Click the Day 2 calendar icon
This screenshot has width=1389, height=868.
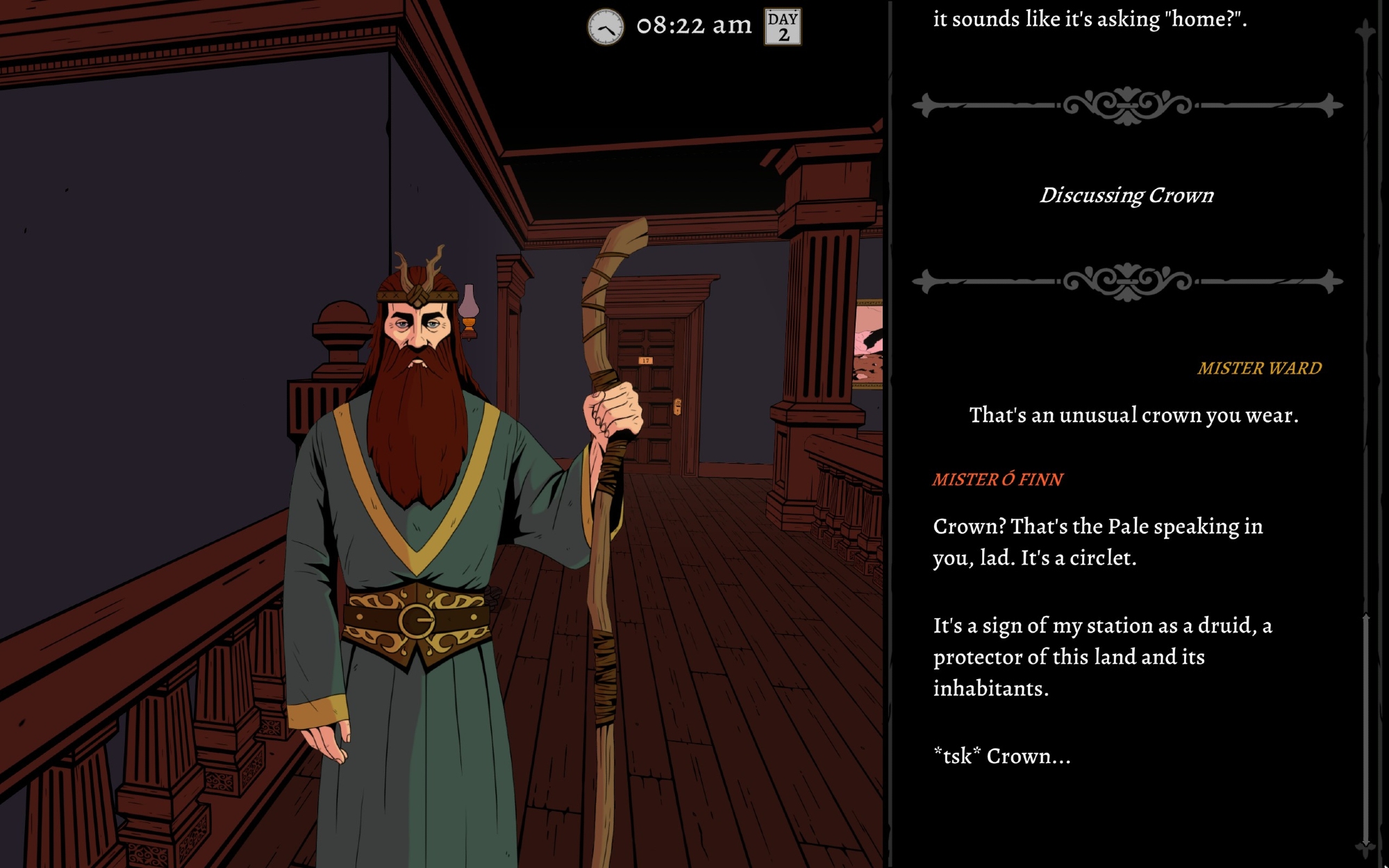pos(783,27)
